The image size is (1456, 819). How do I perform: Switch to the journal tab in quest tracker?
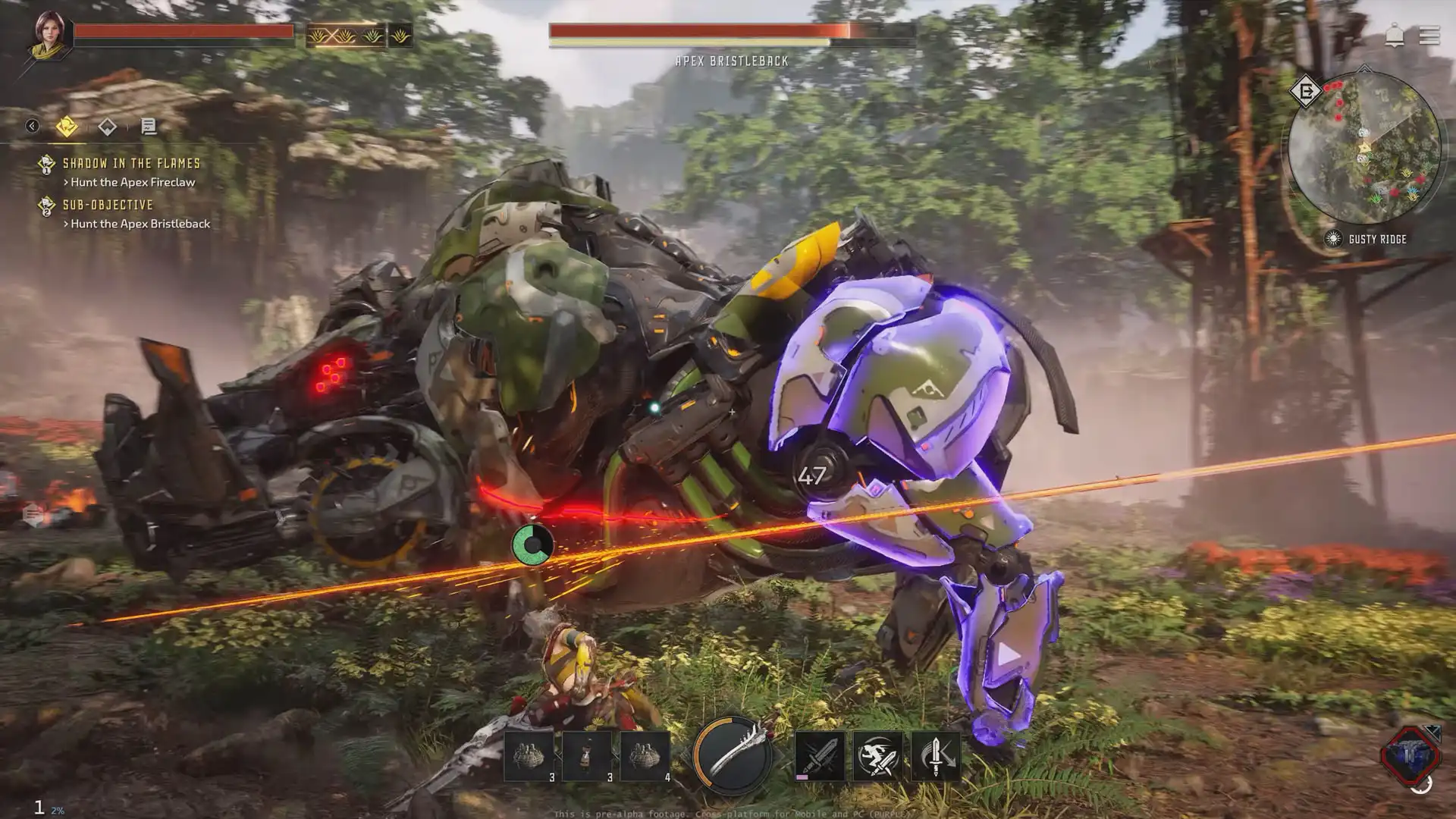pos(149,127)
